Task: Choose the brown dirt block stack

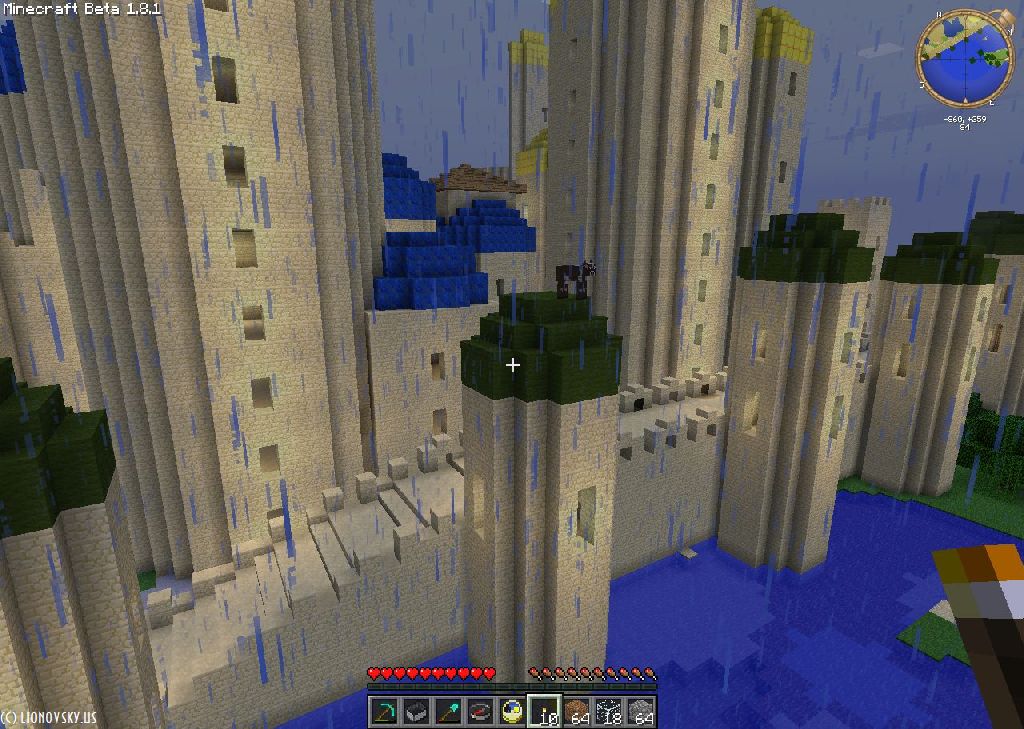Action: (577, 711)
